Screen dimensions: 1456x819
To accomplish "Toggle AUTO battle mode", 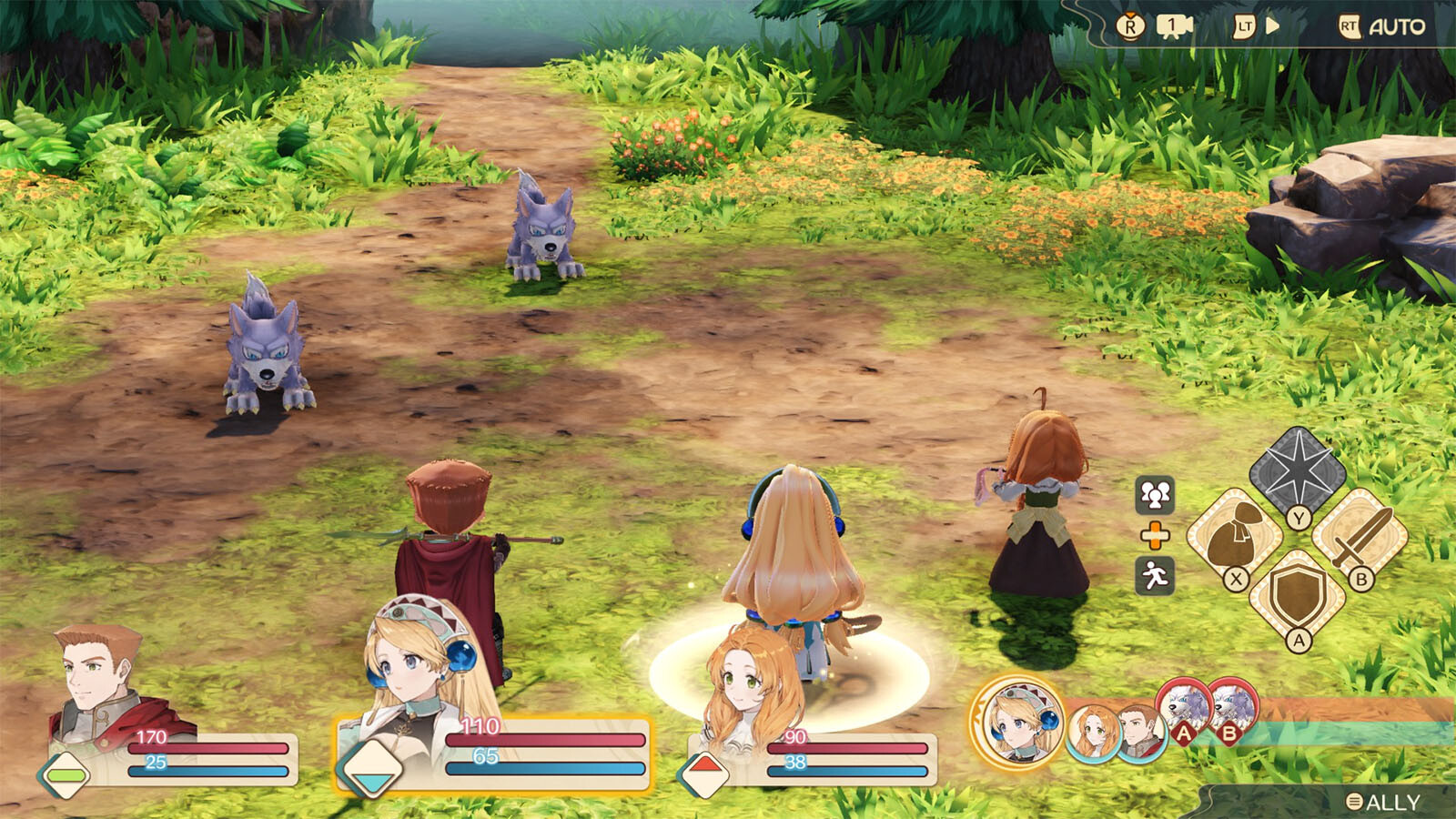I will (x=1382, y=27).
